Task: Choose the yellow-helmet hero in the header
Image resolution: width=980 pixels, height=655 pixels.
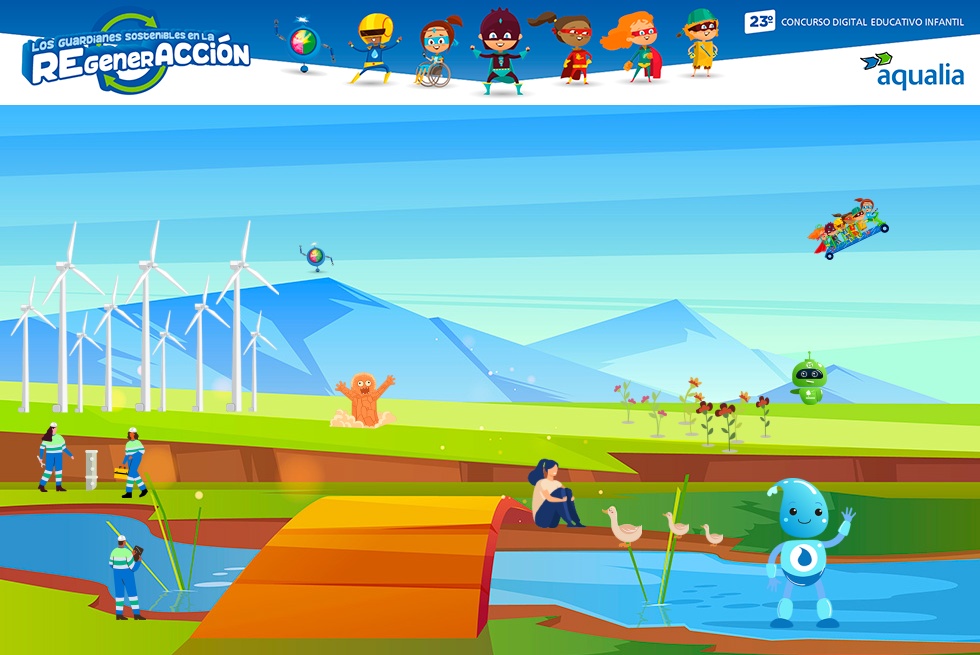Action: point(373,48)
